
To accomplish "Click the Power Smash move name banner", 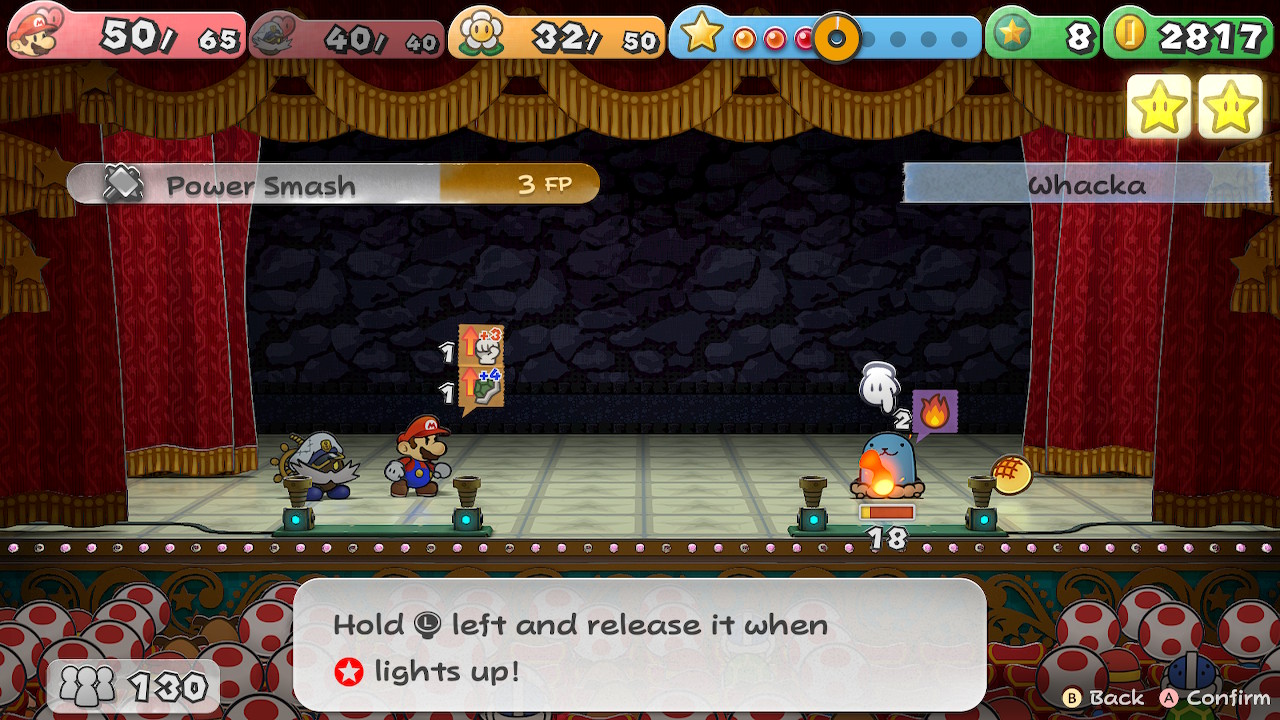I will [260, 183].
